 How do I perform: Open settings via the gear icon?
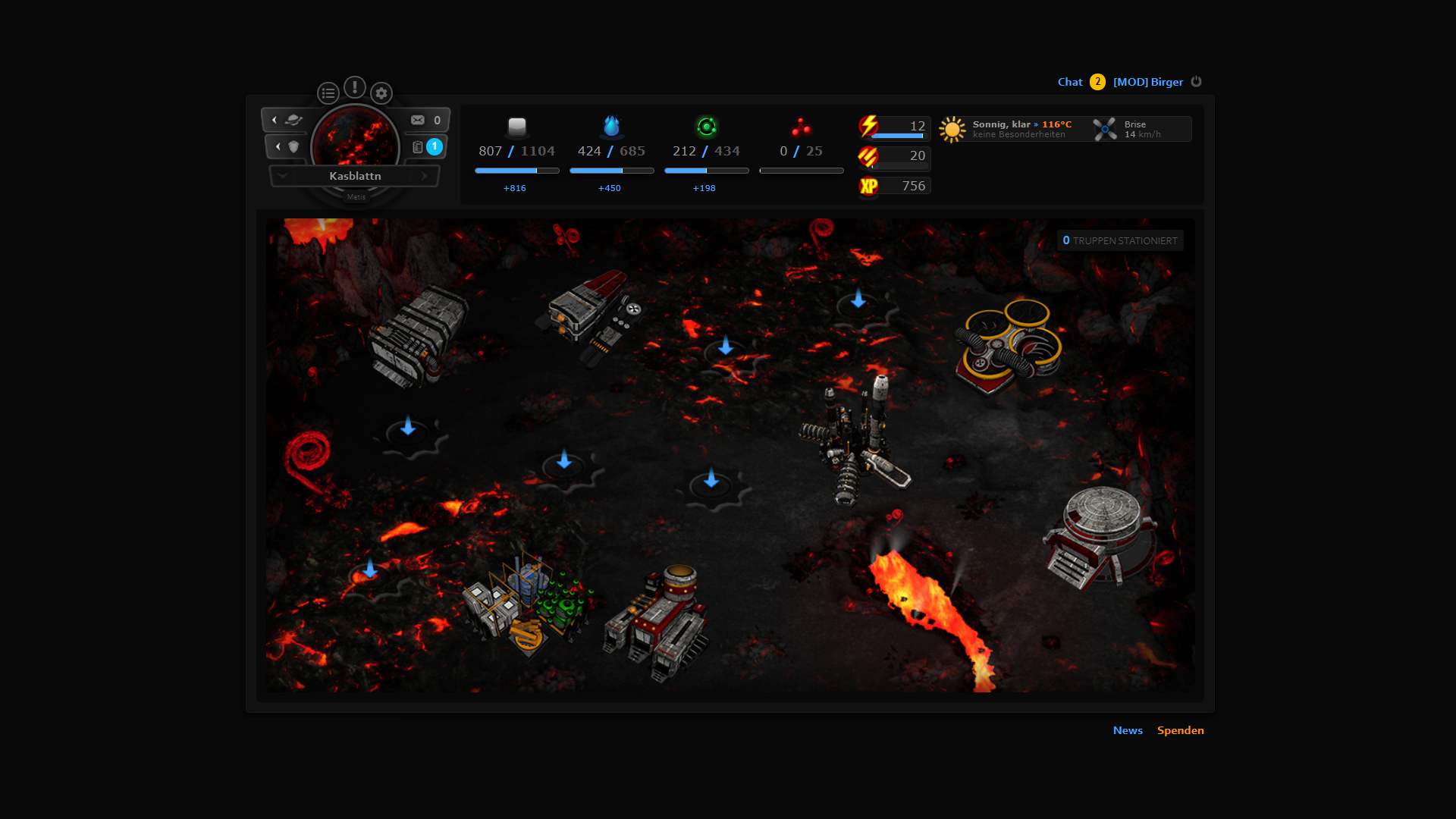[381, 93]
